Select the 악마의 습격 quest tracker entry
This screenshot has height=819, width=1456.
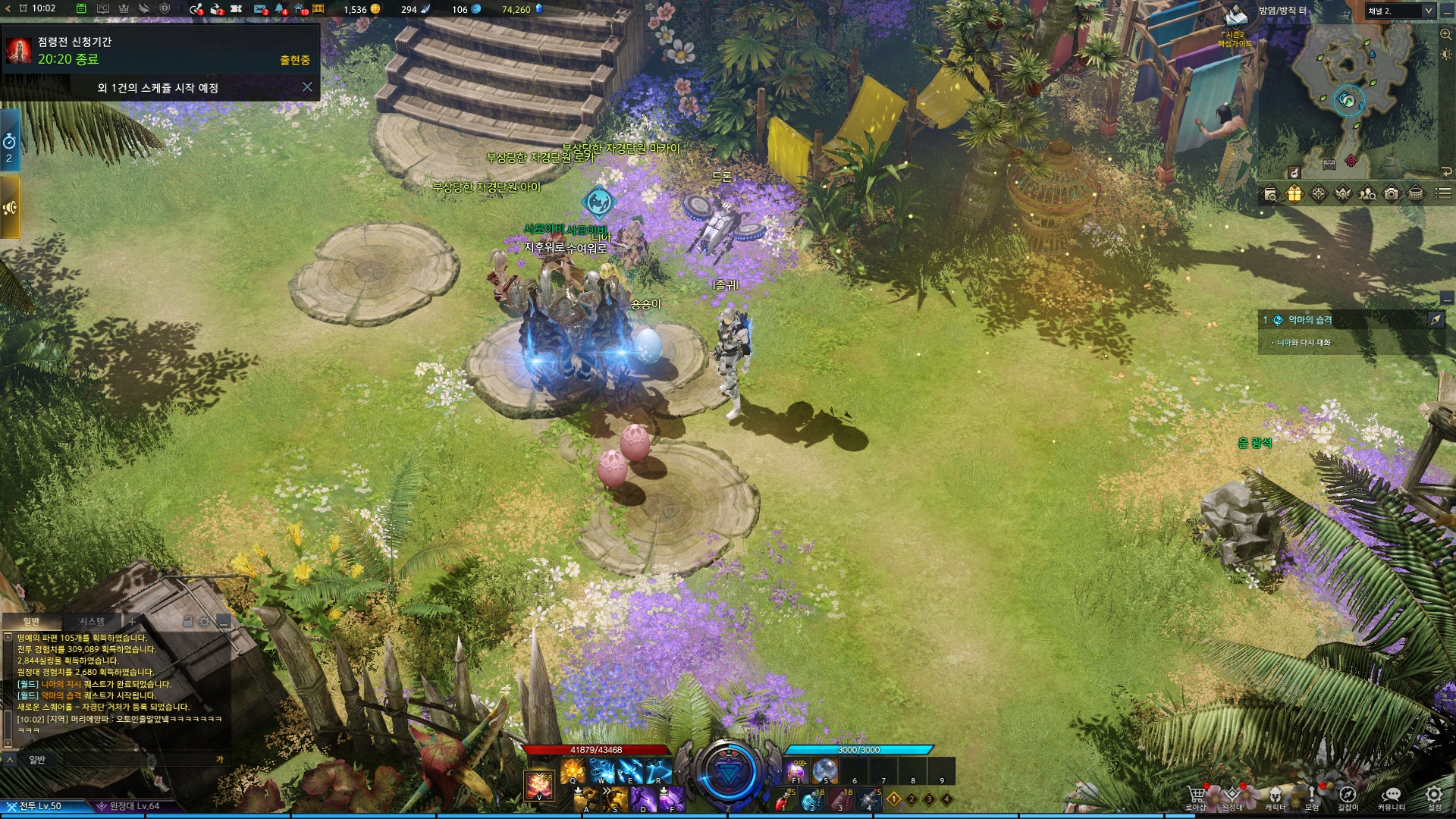click(1310, 320)
